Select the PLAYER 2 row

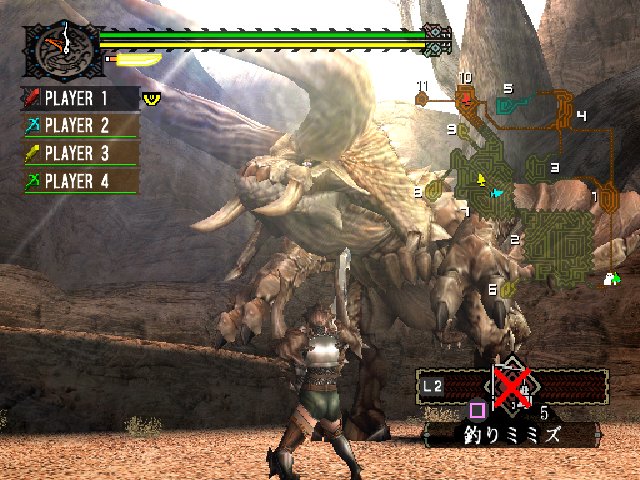click(80, 126)
